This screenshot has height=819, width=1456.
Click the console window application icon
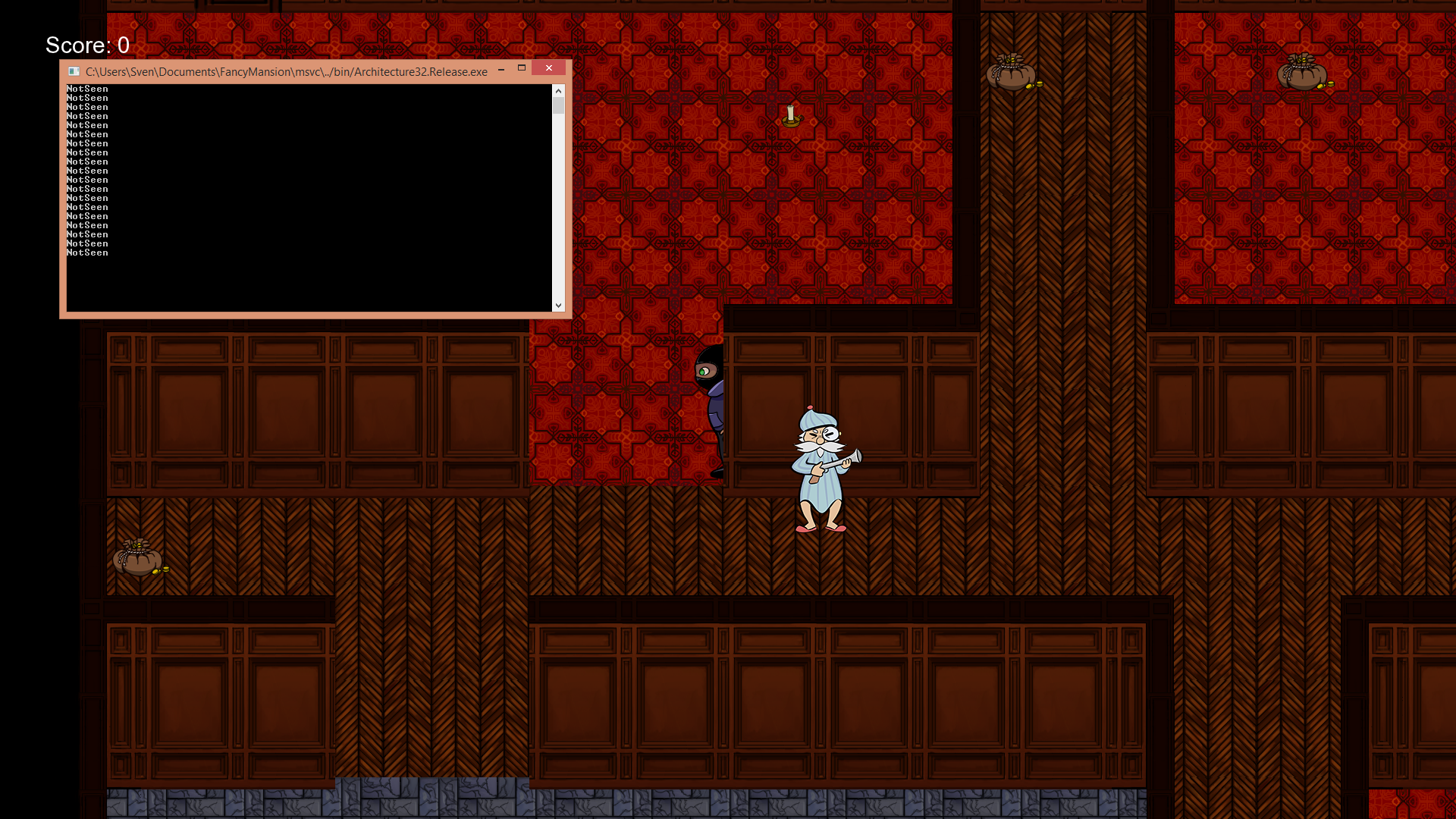pyautogui.click(x=74, y=71)
